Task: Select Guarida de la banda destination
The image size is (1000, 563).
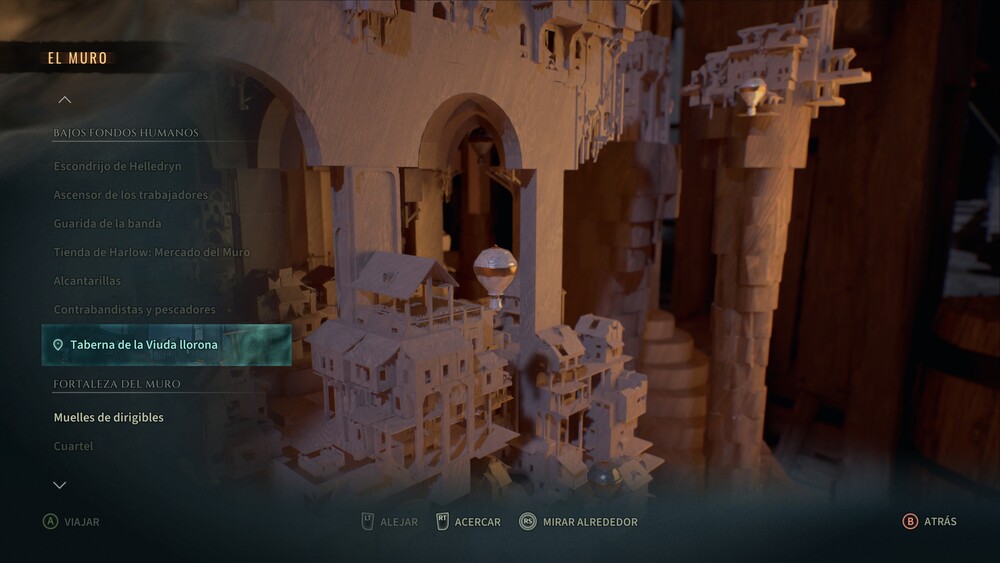Action: pyautogui.click(x=107, y=224)
